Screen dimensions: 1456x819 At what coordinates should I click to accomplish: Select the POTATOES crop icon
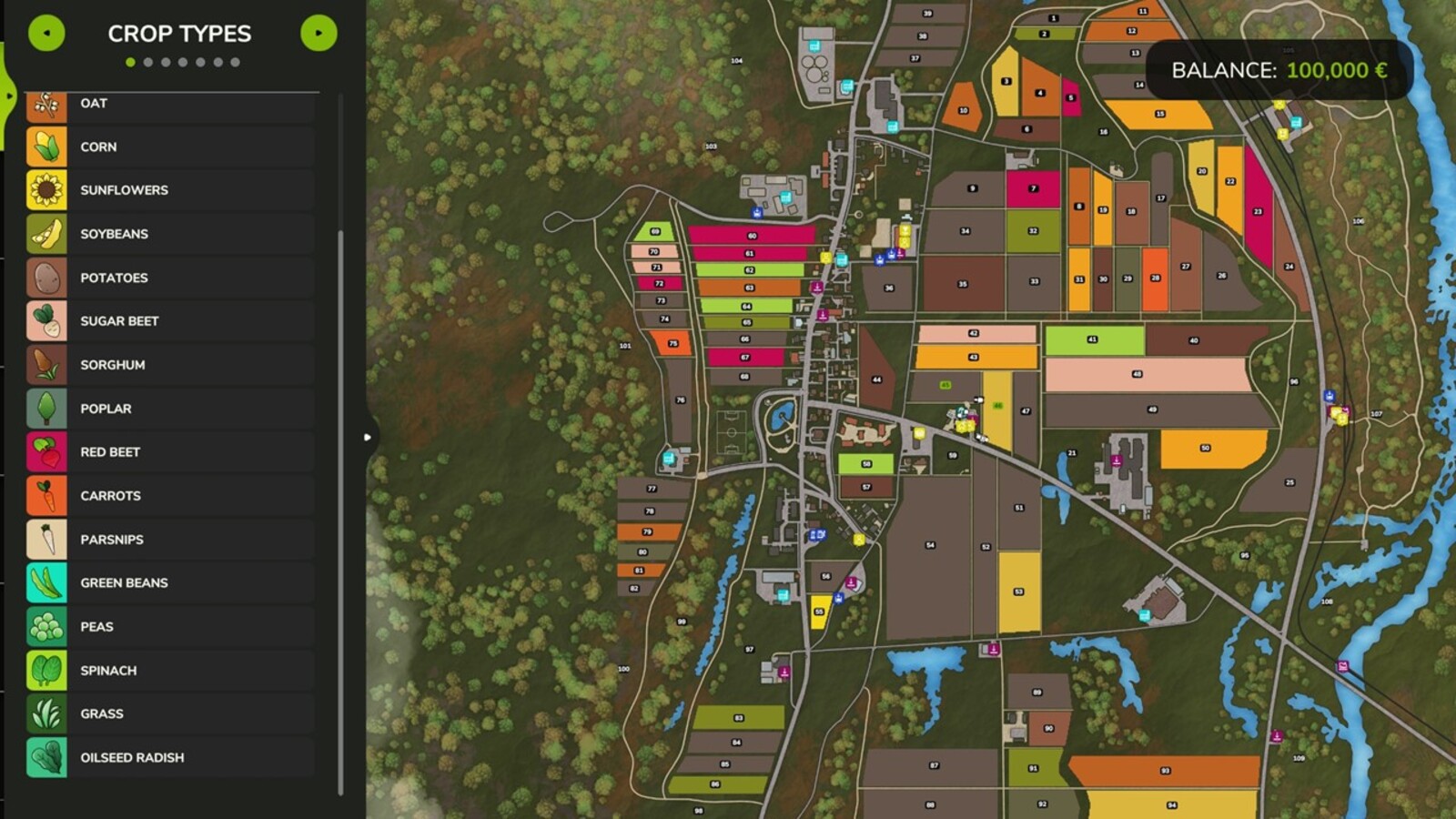click(46, 277)
